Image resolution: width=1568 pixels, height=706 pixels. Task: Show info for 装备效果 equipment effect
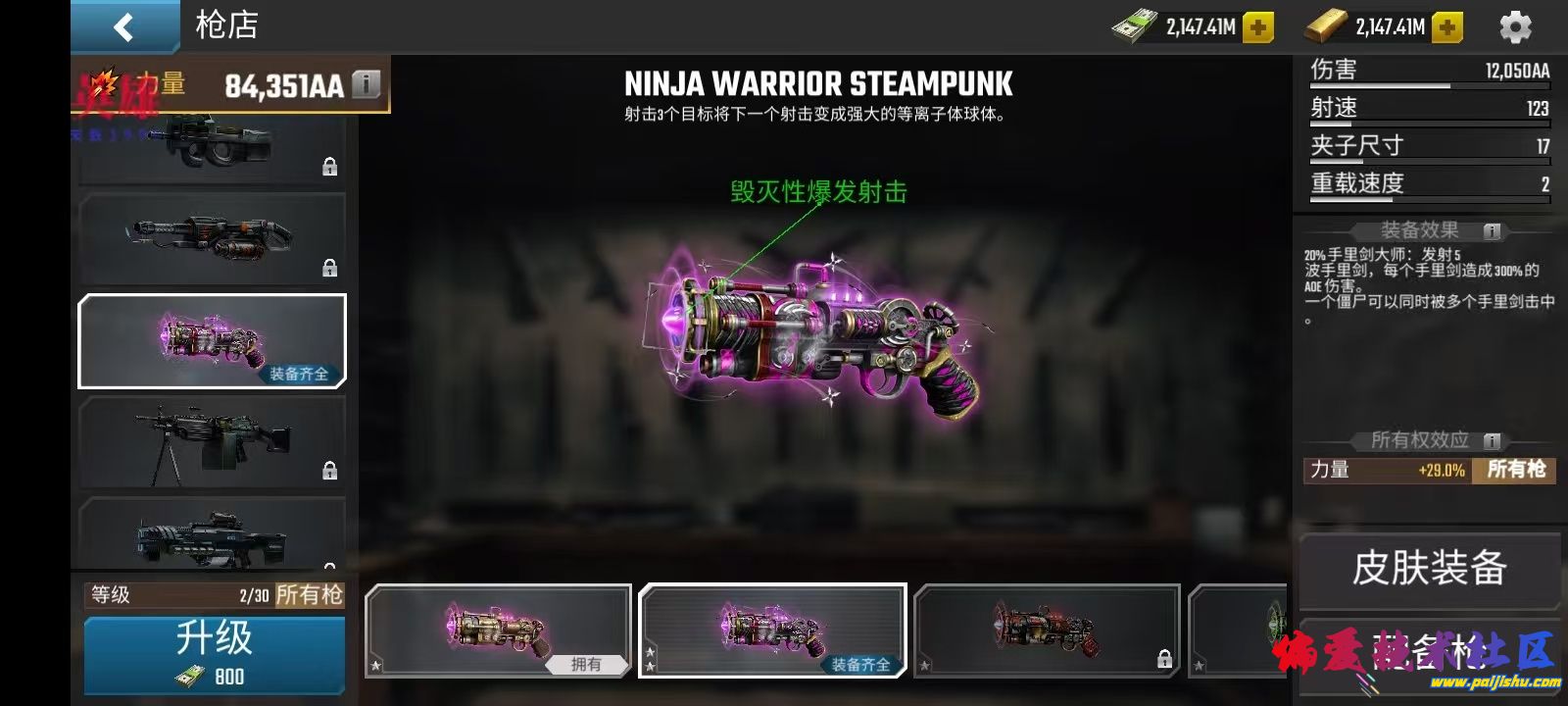click(x=1493, y=231)
